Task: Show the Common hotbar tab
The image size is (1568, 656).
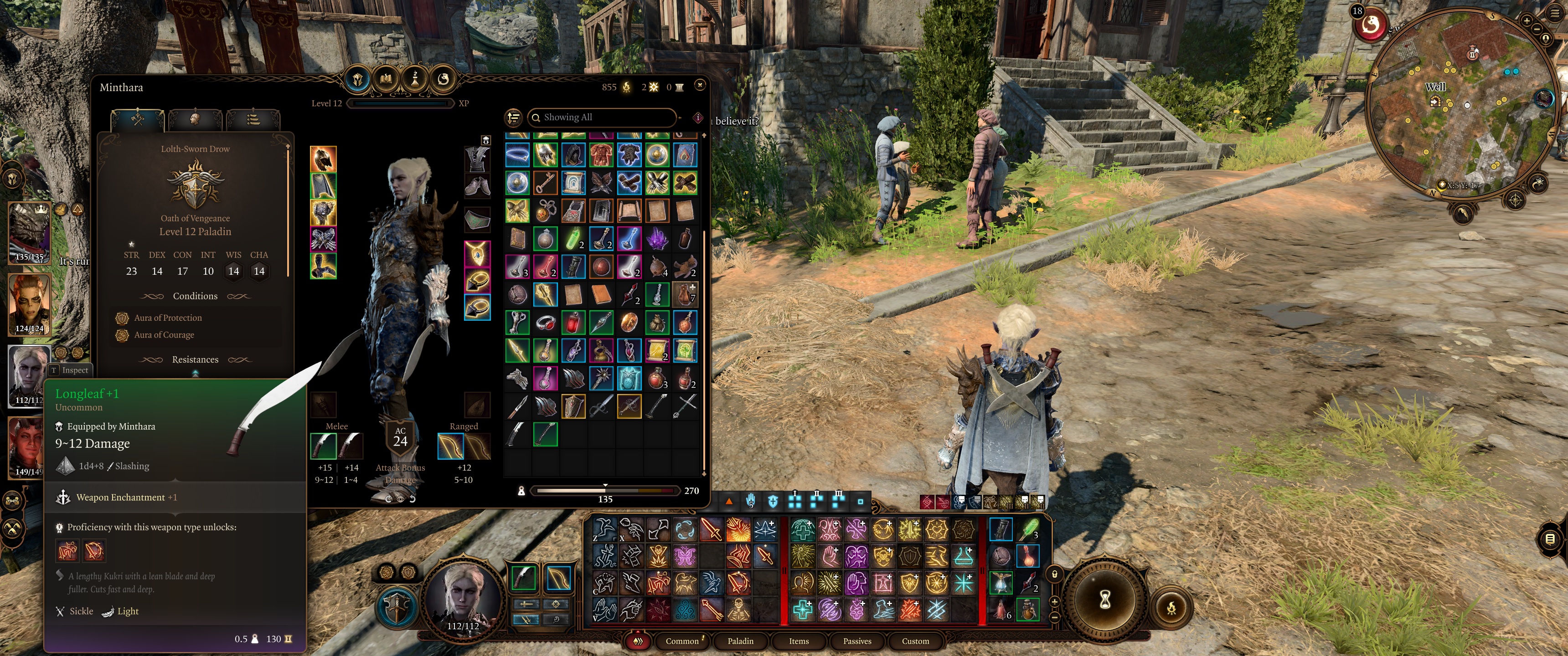Action: [x=682, y=641]
